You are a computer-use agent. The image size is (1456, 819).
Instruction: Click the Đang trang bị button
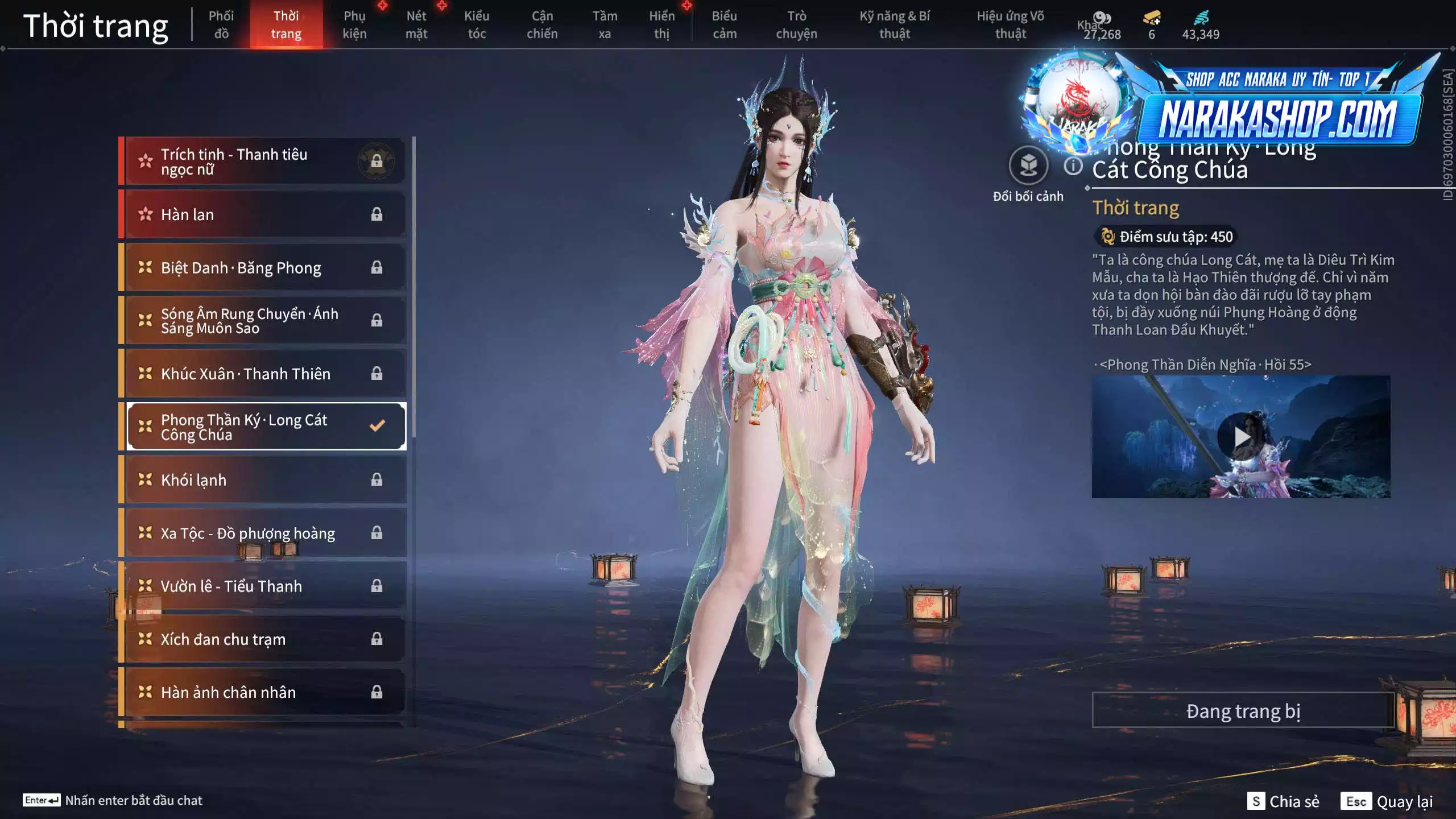pyautogui.click(x=1243, y=710)
